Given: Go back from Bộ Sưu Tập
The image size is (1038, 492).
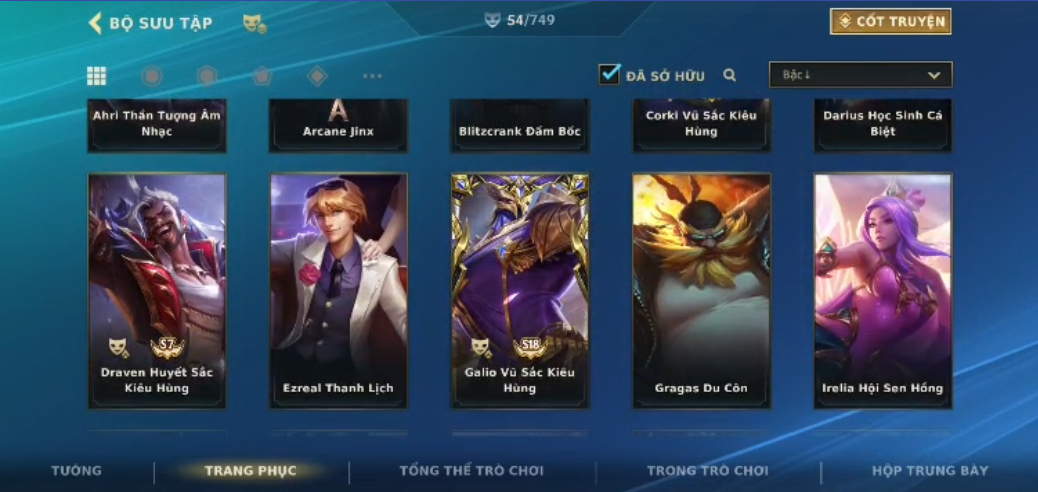Looking at the screenshot, I should (x=96, y=23).
